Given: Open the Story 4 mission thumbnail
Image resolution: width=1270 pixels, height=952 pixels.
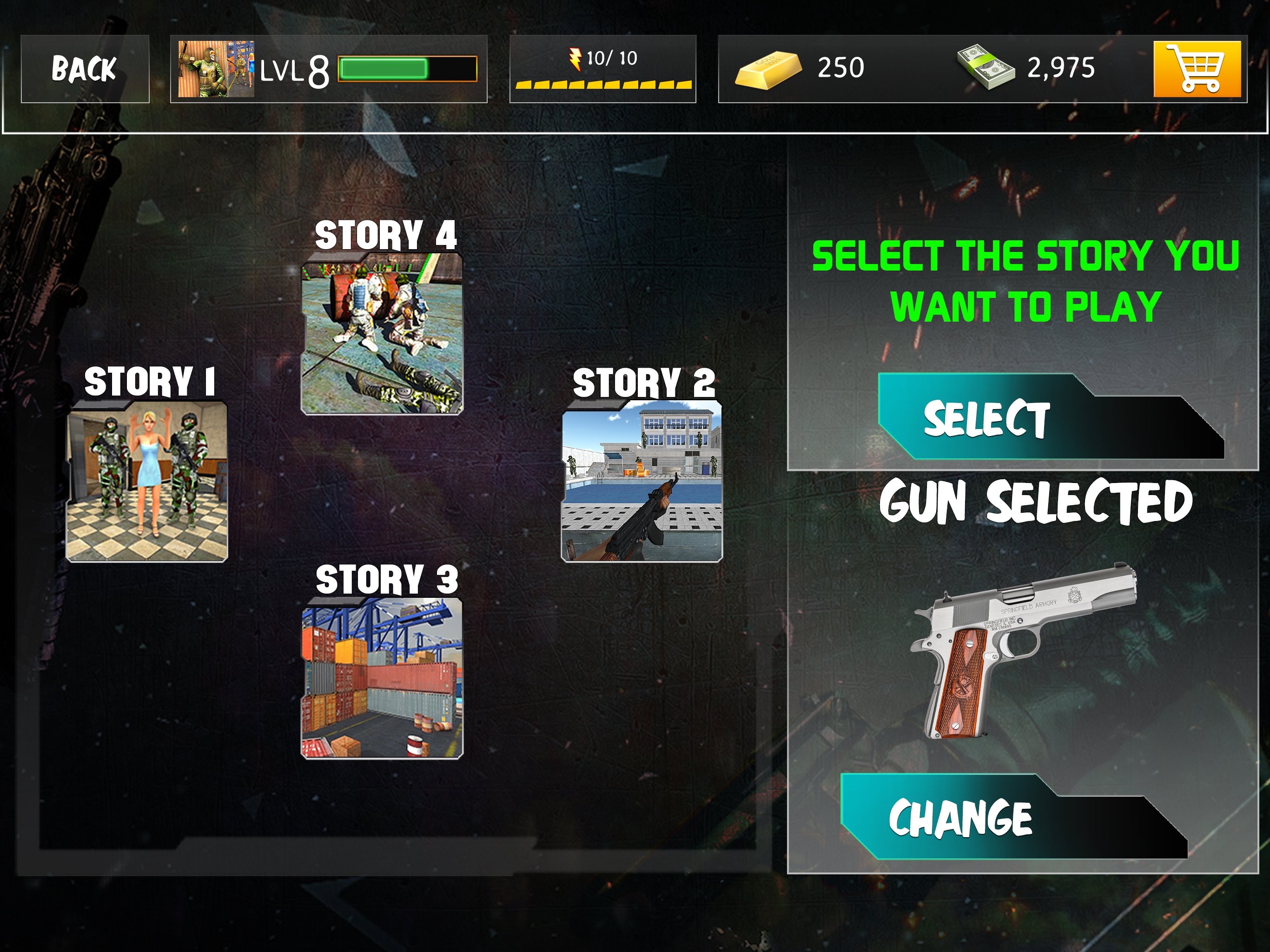Looking at the screenshot, I should (382, 334).
